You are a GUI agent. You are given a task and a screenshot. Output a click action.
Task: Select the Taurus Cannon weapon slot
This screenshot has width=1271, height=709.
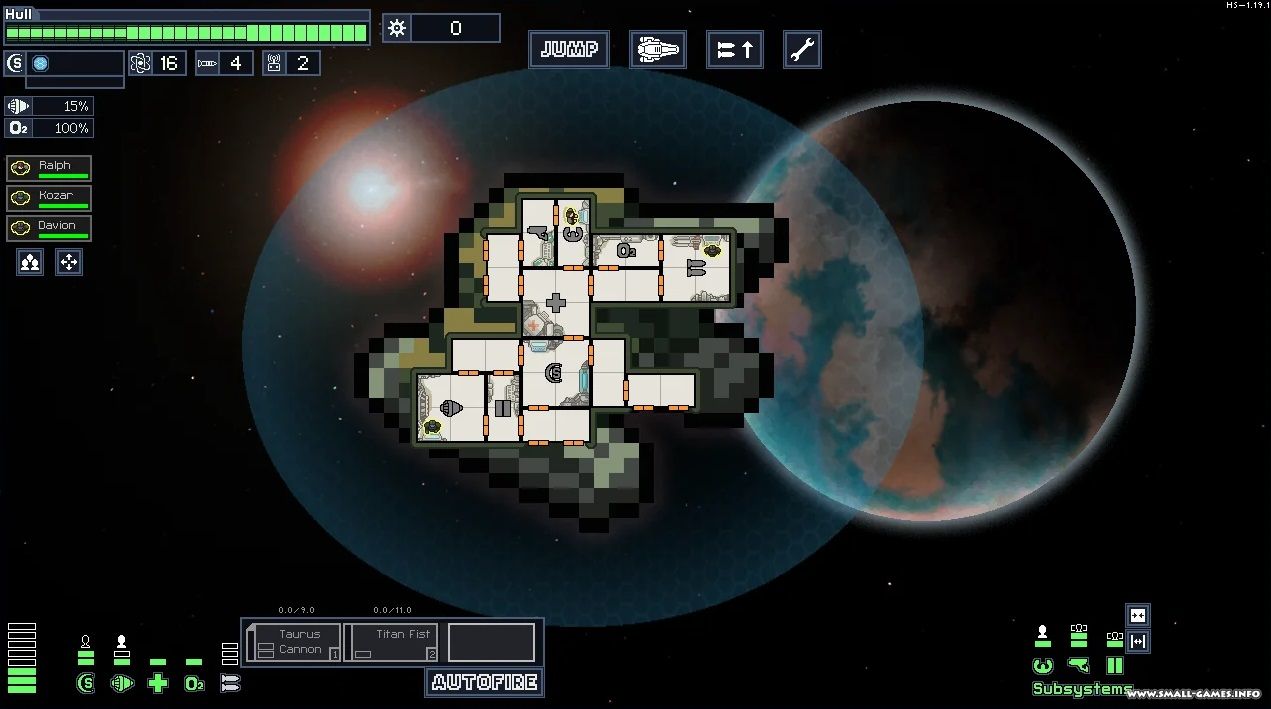coord(293,642)
